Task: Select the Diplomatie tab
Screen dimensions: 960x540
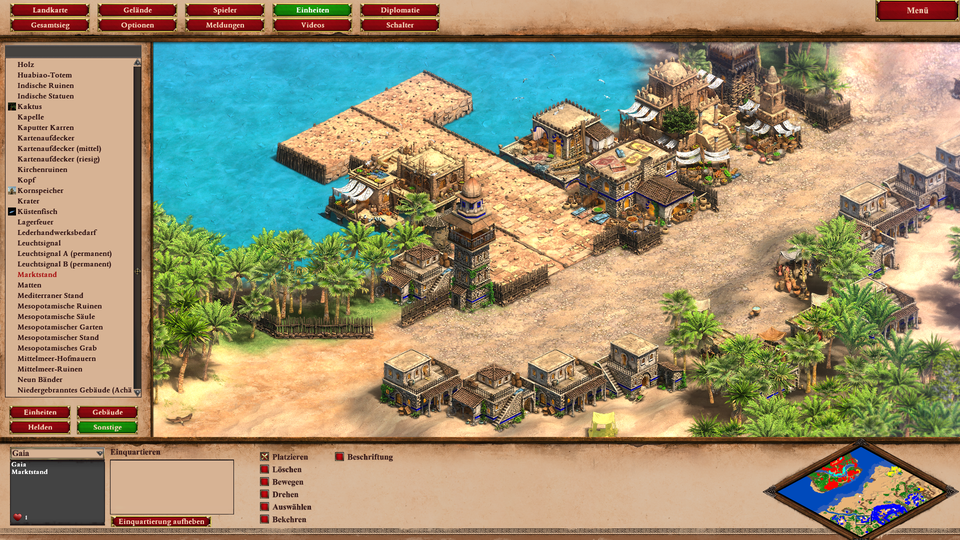Action: (400, 10)
